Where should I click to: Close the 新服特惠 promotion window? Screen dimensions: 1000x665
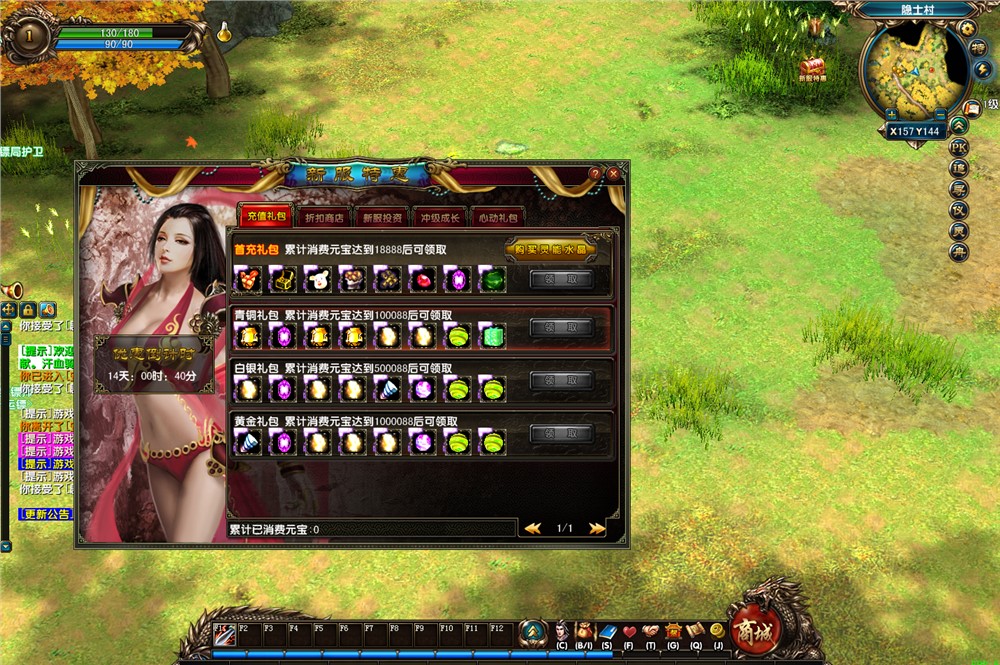[613, 174]
